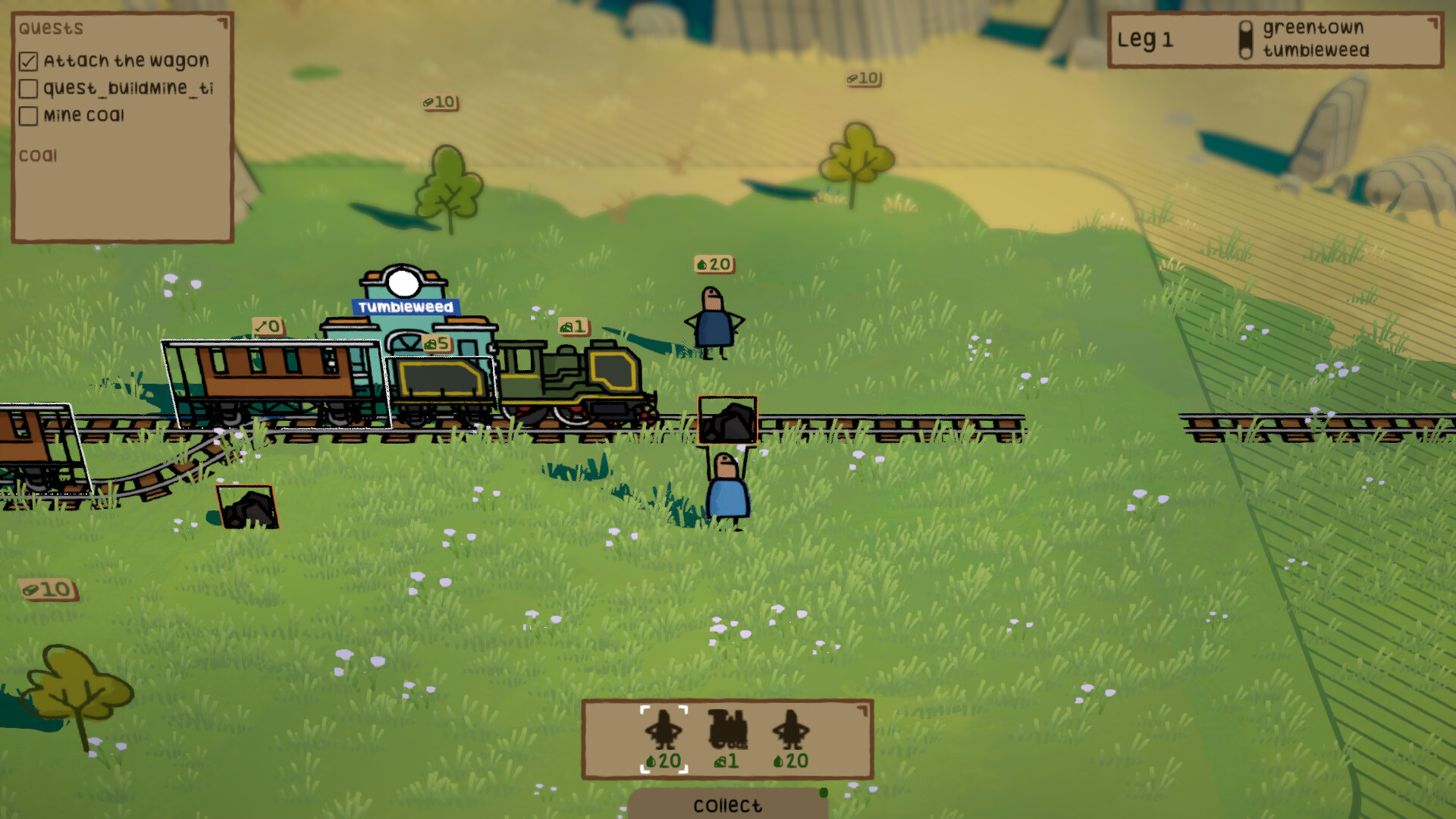Click the coal chunk highlighted on the tracks
Image resolution: width=1456 pixels, height=819 pixels.
coord(726,422)
